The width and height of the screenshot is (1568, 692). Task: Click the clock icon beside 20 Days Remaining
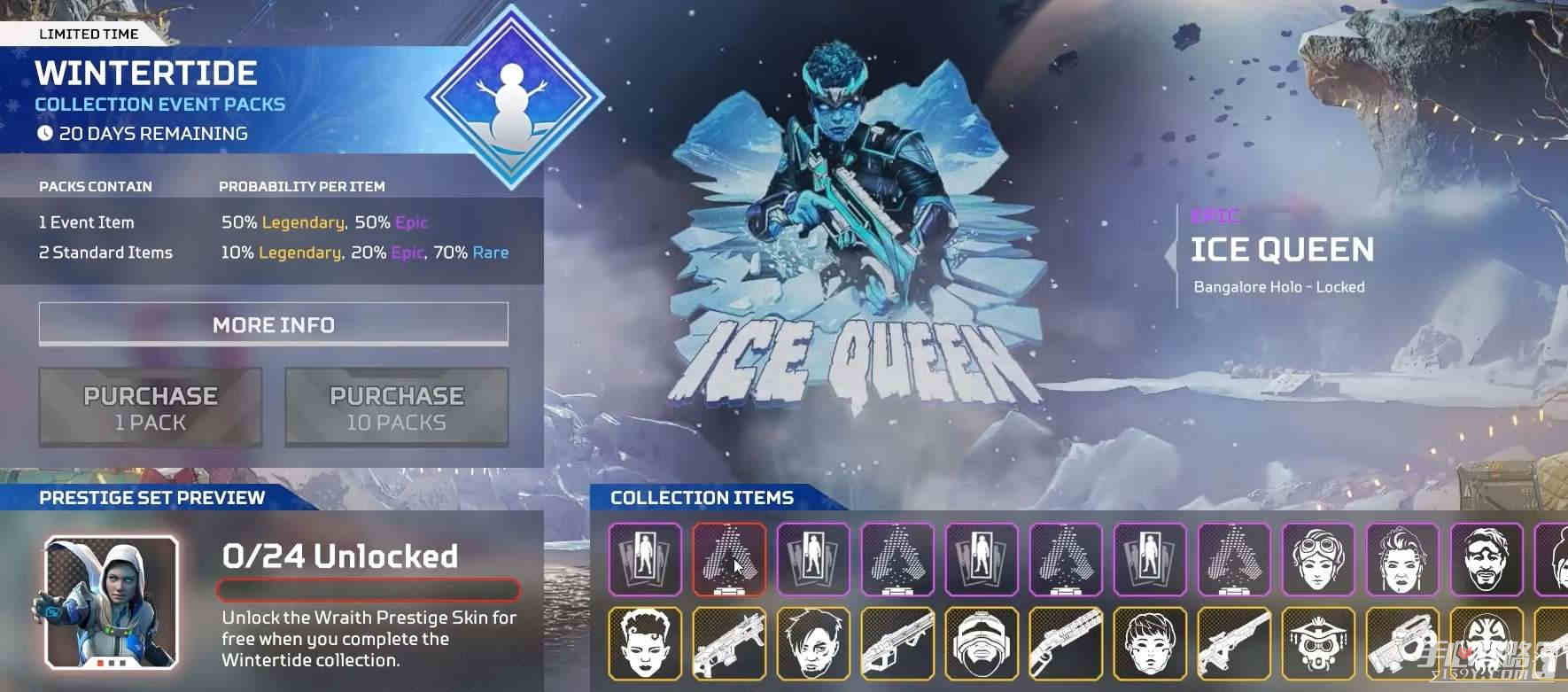pyautogui.click(x=44, y=134)
